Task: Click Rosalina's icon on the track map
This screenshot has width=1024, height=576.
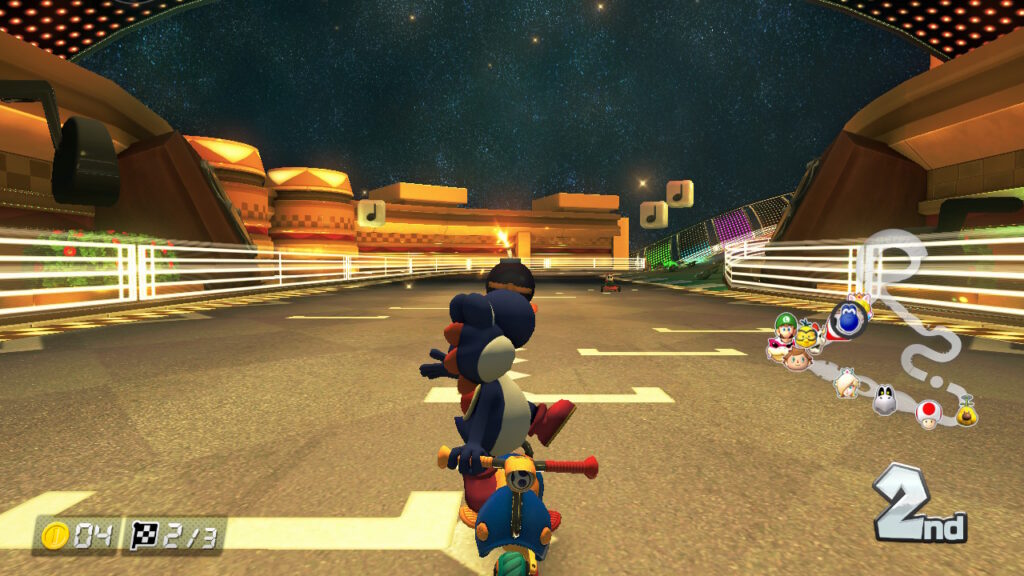Action: [x=848, y=383]
